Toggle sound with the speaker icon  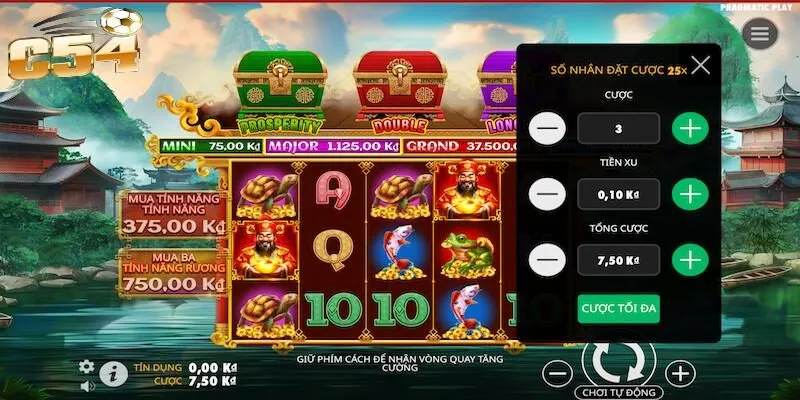pyautogui.click(x=87, y=385)
